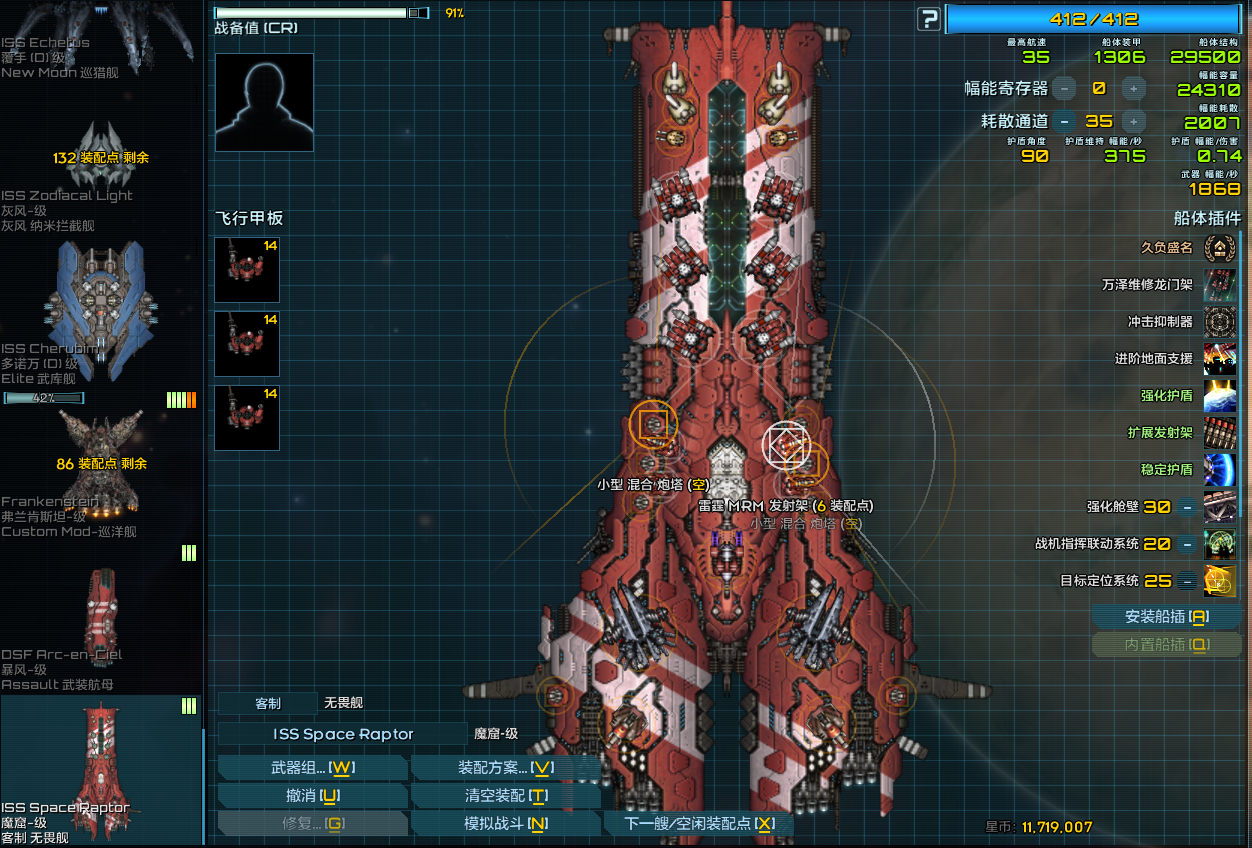
Task: Increase 耗散通道 with the plus button
Action: [1133, 121]
